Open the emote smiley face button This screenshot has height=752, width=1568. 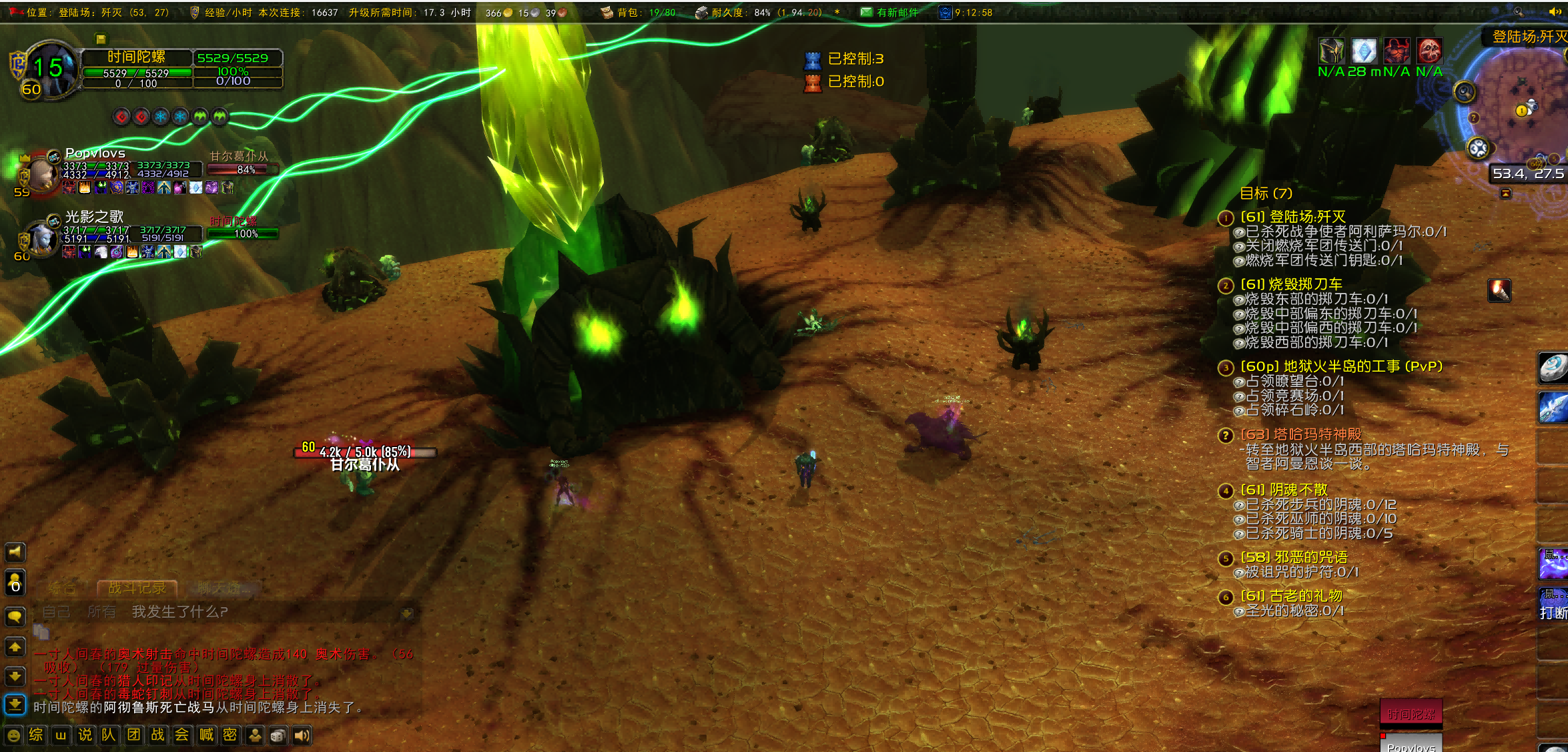point(13,735)
